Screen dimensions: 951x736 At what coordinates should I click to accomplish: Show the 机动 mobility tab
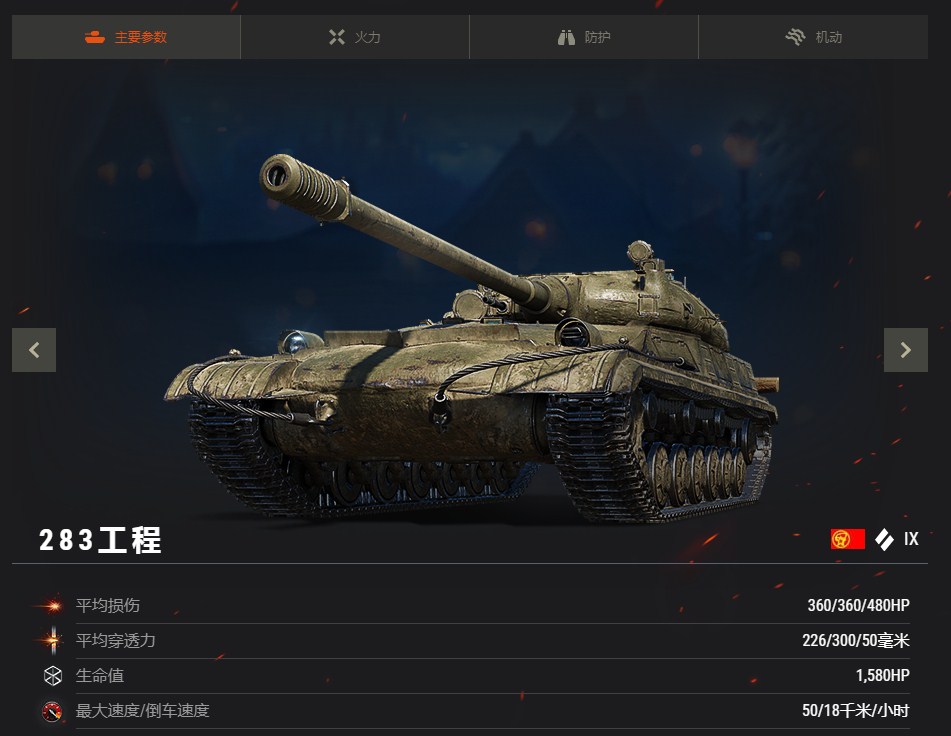[x=813, y=38]
